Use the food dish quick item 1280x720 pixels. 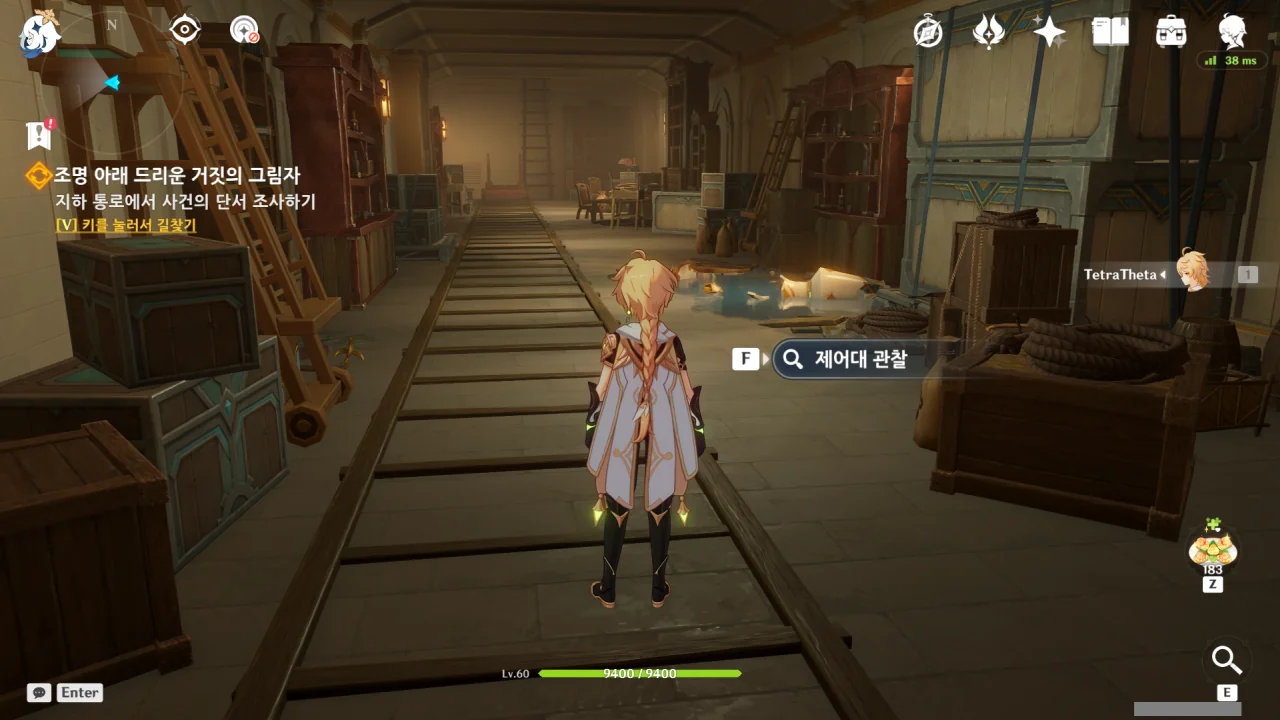coord(1212,548)
